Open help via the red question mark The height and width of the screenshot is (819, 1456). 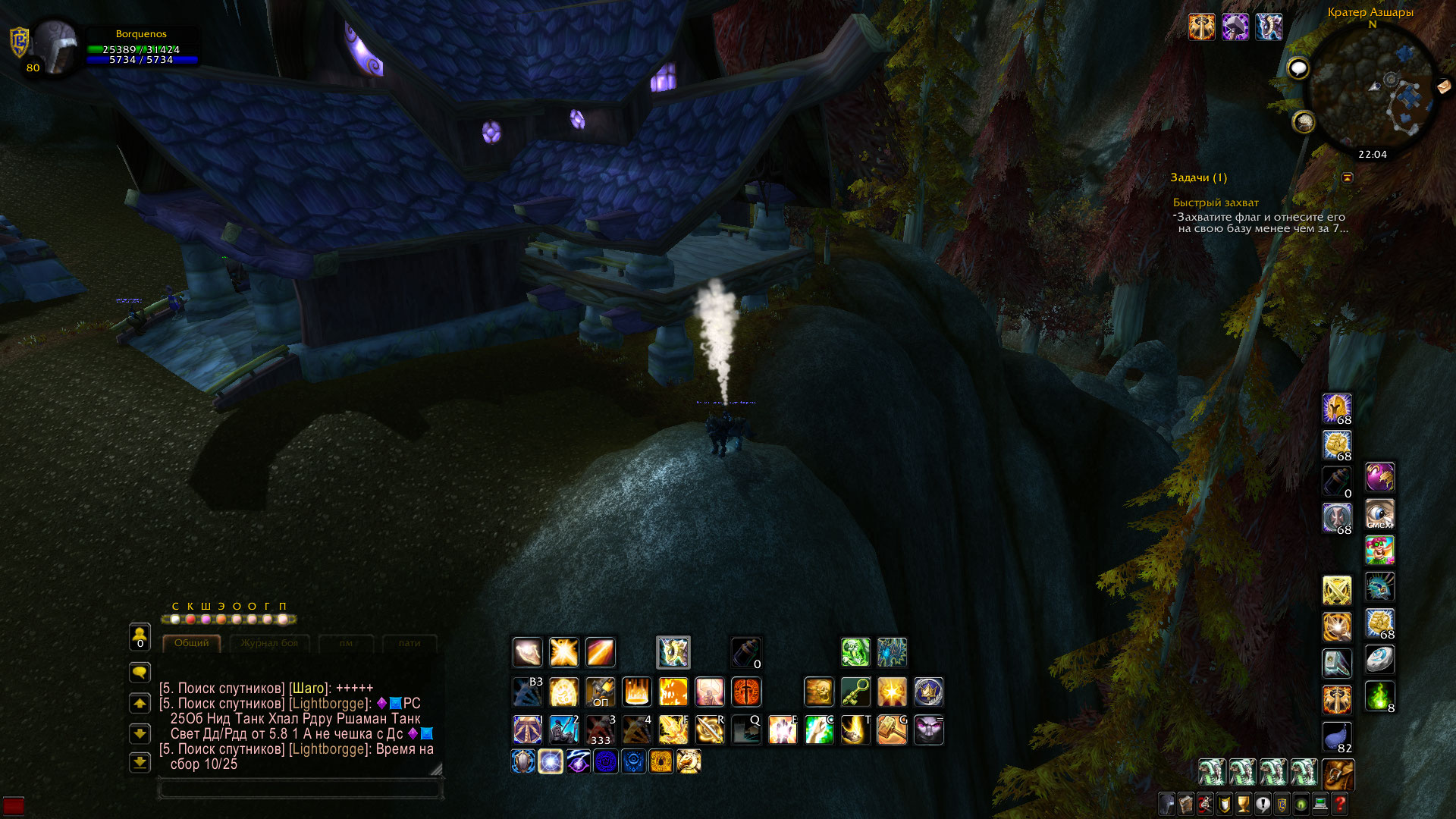[1340, 804]
